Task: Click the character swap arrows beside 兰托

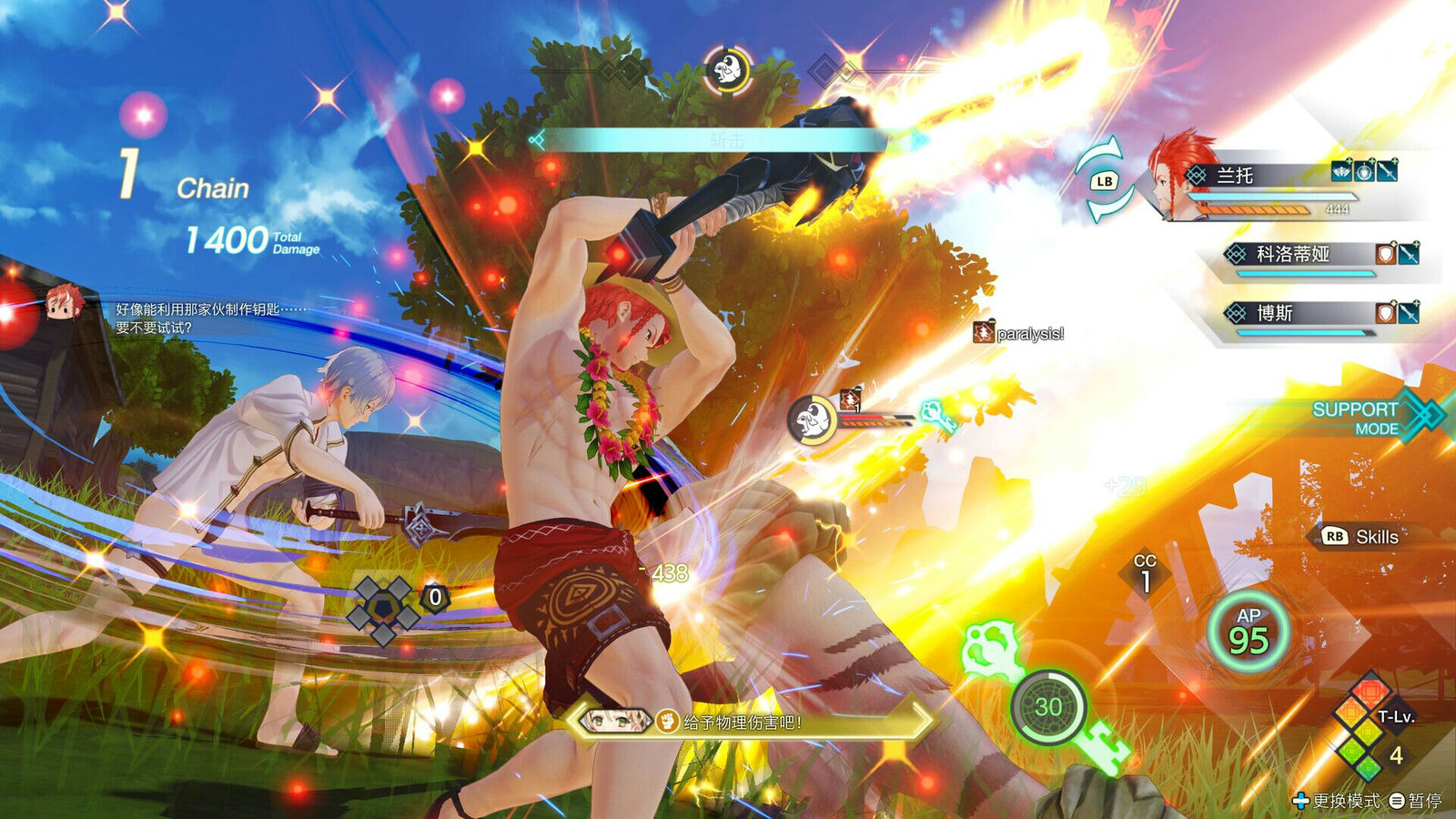Action: pos(1104,182)
